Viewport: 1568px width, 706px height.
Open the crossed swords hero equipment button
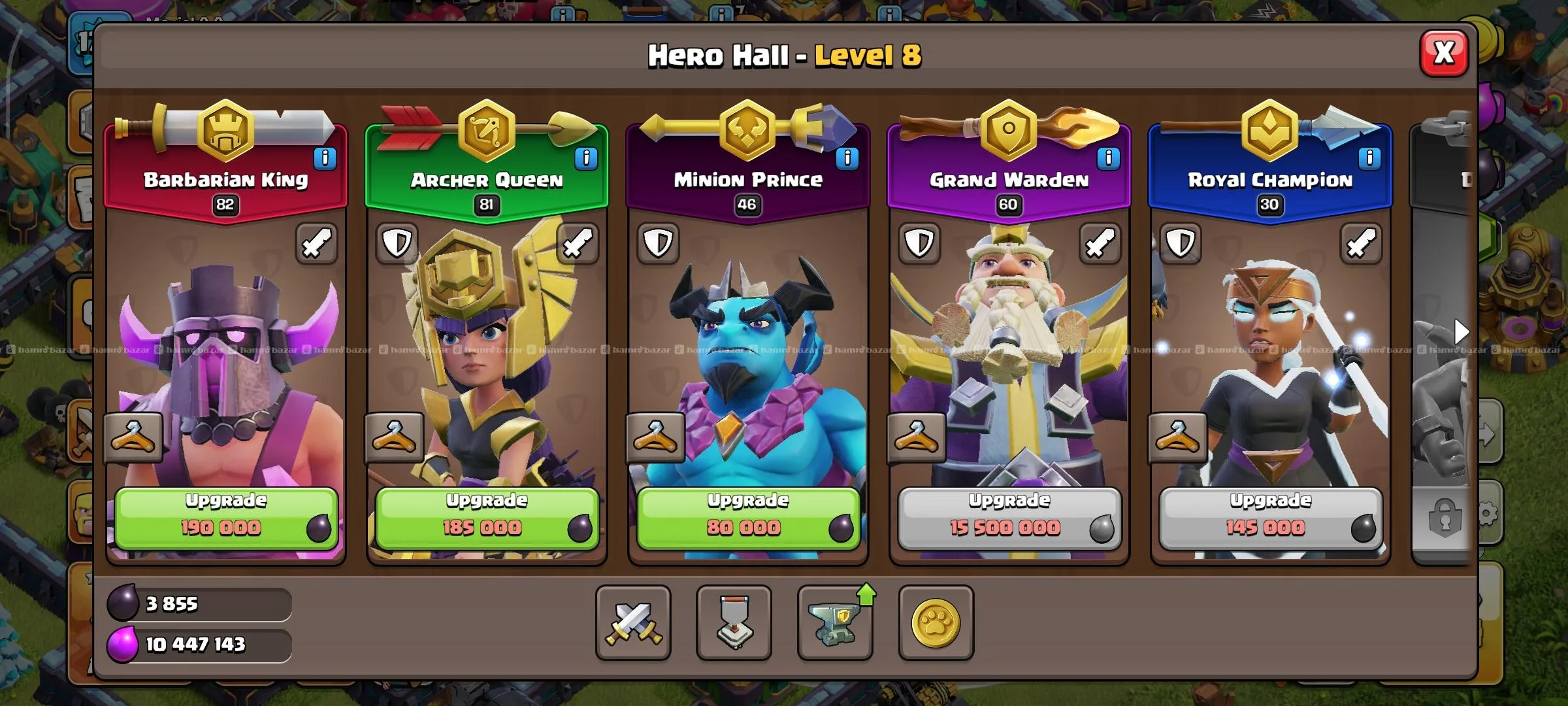click(x=633, y=622)
